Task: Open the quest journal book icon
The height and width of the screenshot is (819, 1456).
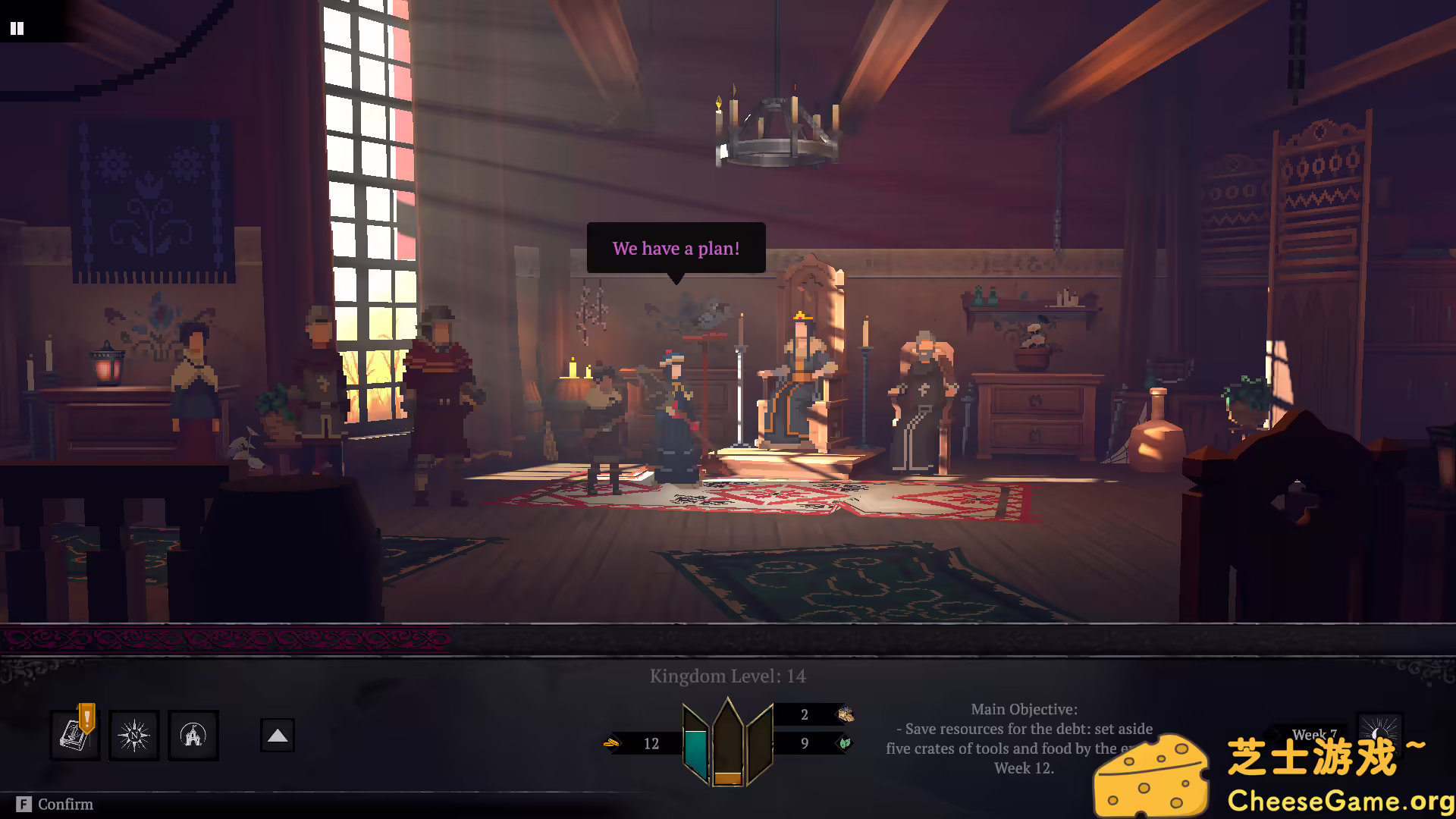Action: (74, 735)
